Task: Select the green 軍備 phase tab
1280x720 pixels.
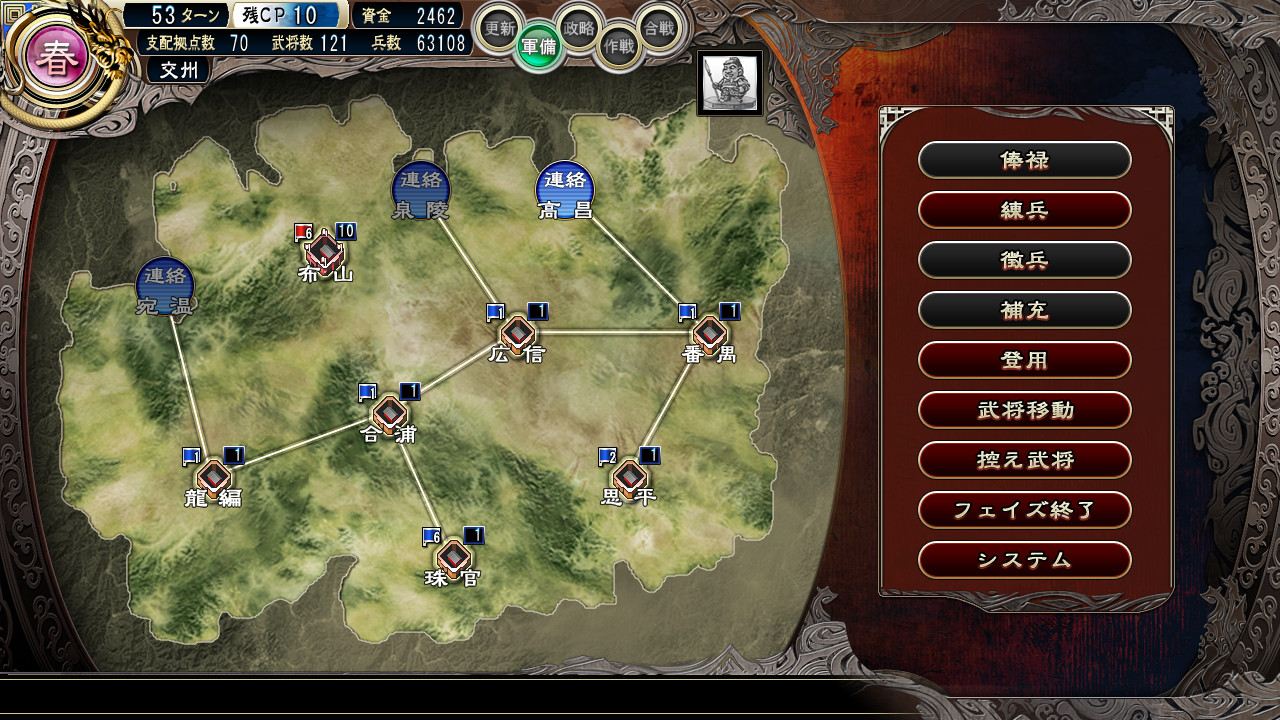Action: point(540,47)
